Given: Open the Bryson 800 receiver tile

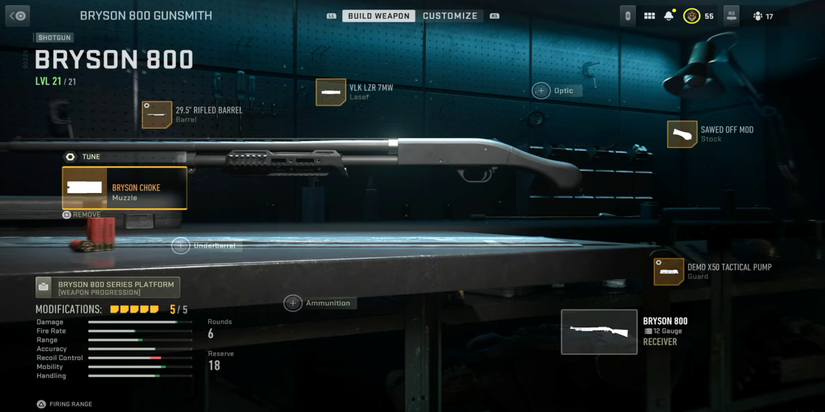Looking at the screenshot, I should coord(599,332).
